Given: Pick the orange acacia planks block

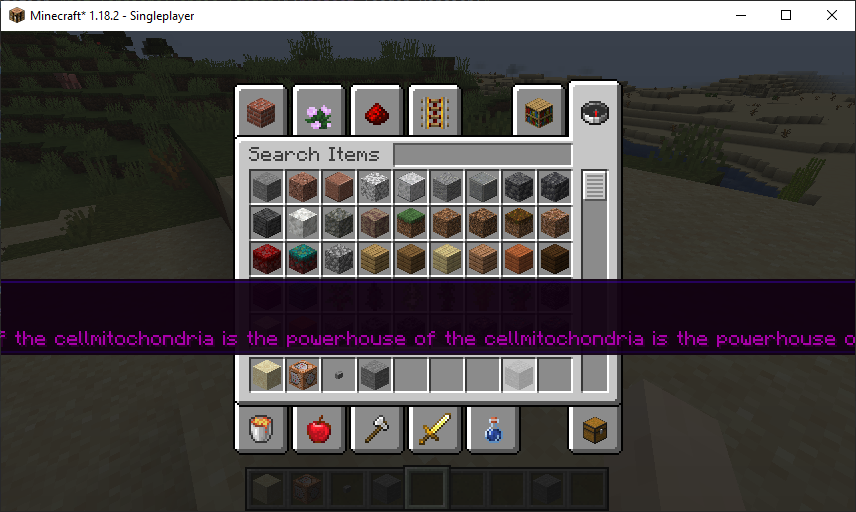Looking at the screenshot, I should tap(519, 258).
